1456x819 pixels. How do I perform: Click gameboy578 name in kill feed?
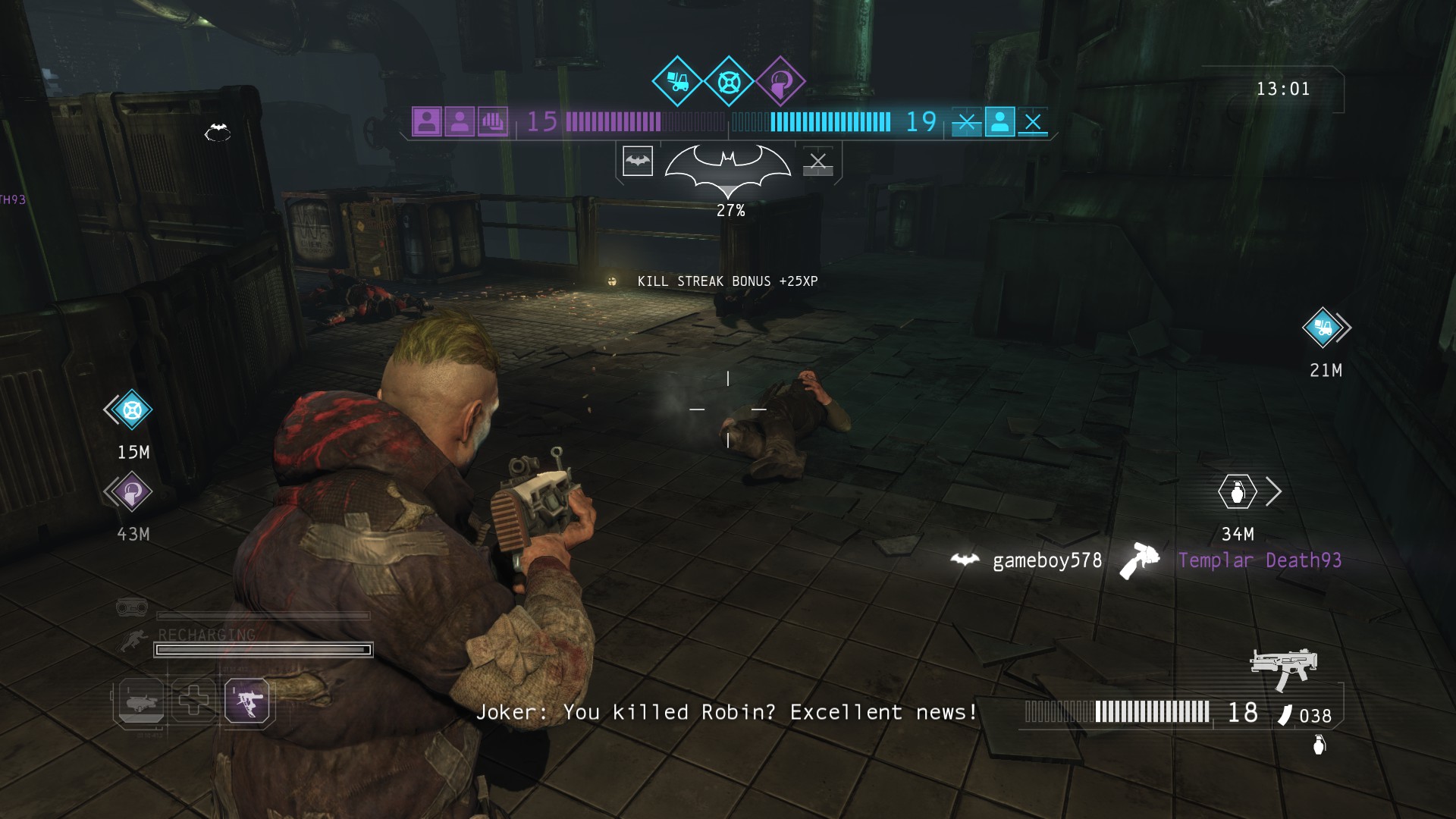click(1047, 560)
